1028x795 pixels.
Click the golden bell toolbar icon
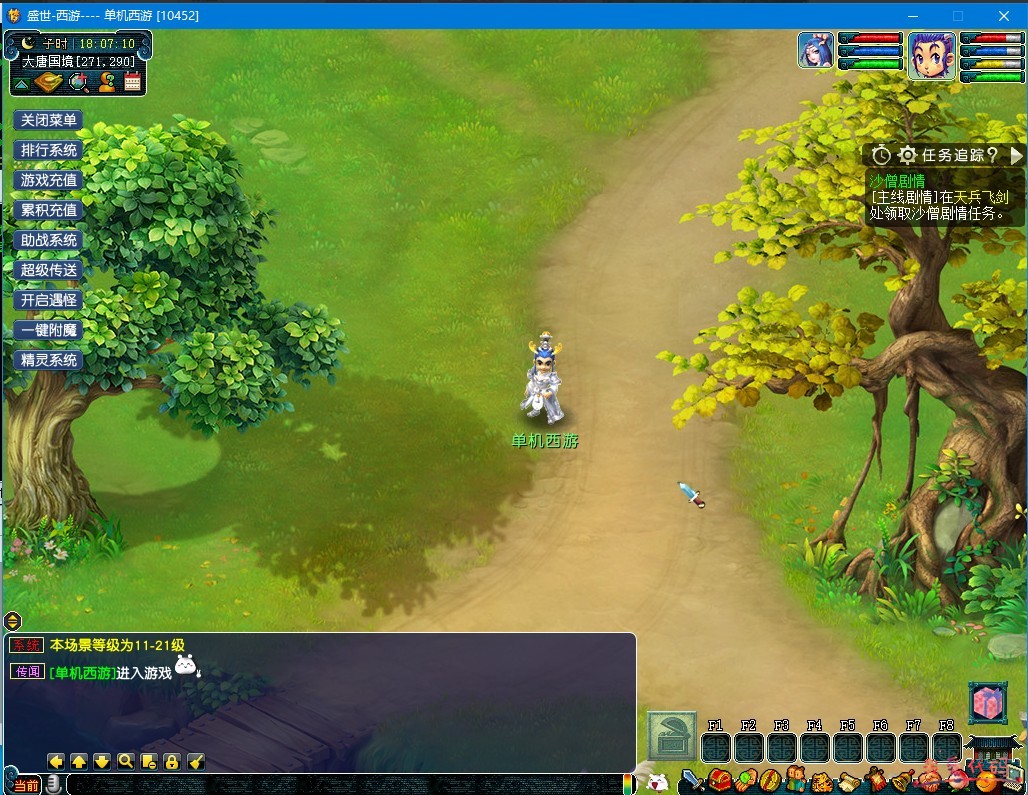(x=901, y=779)
